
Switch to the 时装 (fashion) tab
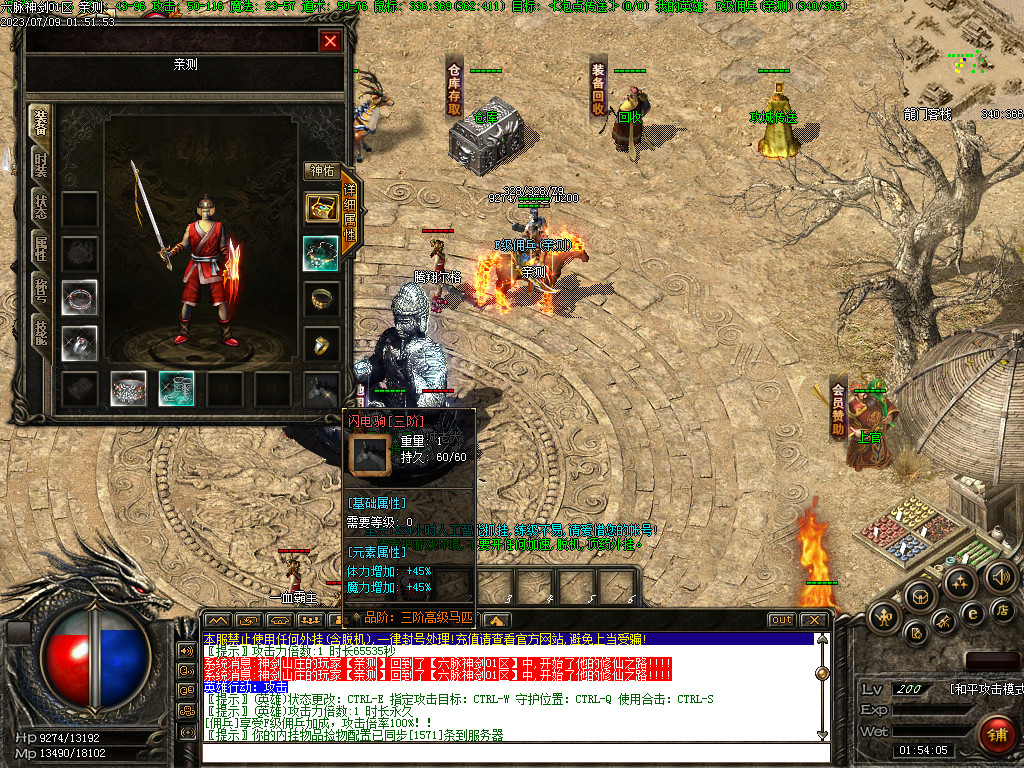click(40, 164)
